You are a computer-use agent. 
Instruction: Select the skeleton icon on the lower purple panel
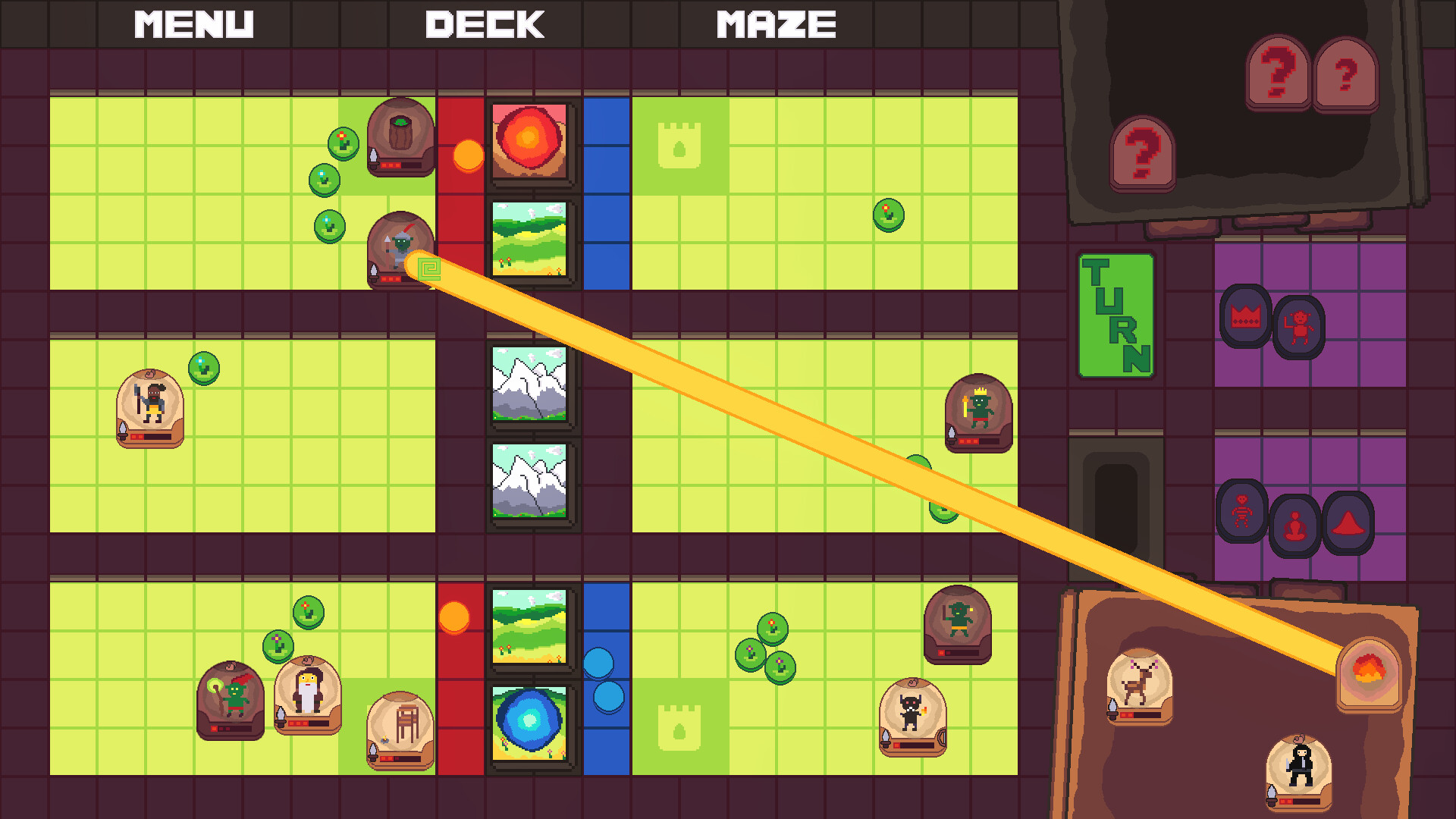(x=1242, y=513)
